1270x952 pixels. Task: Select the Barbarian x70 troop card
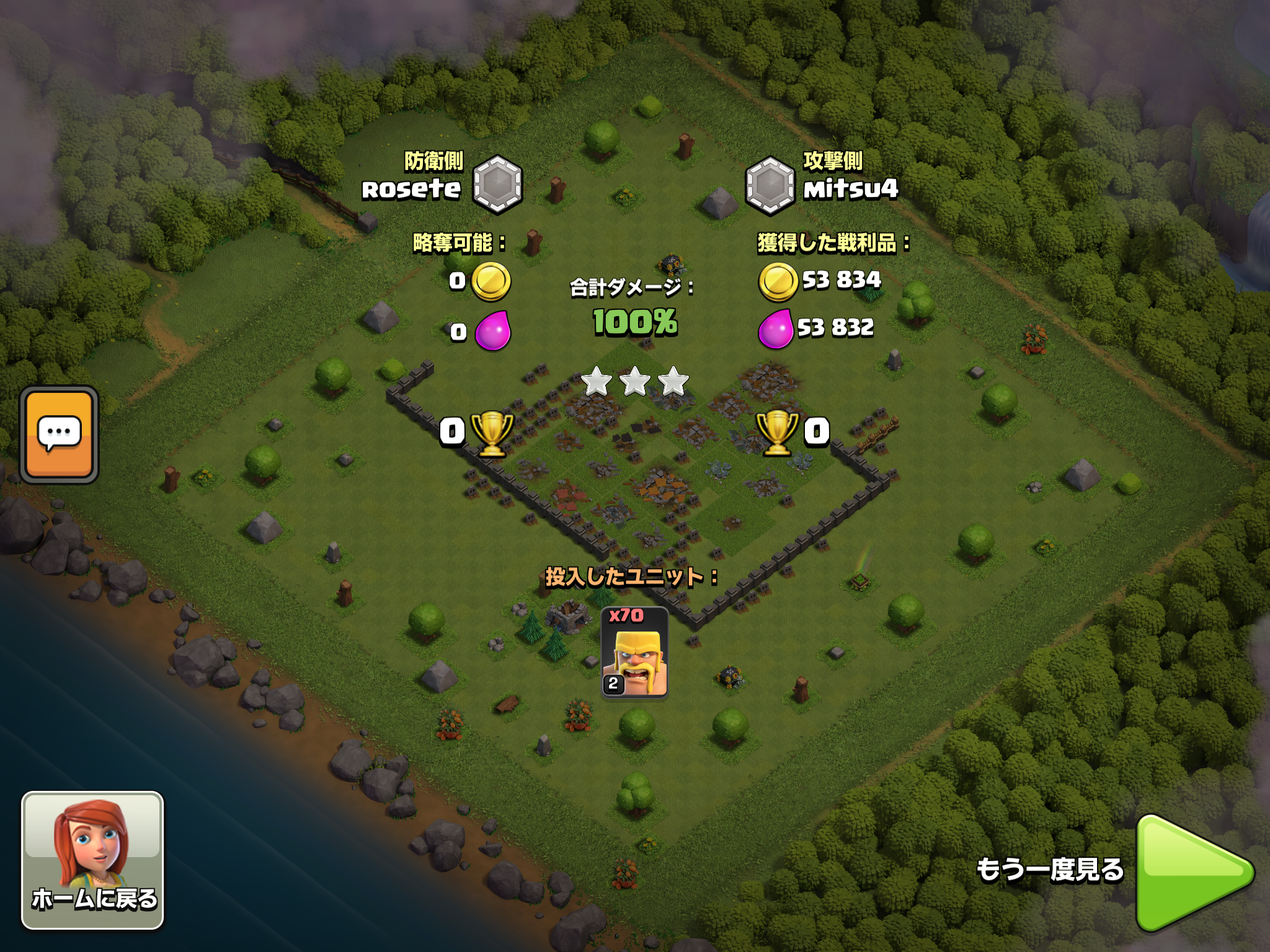pos(634,652)
